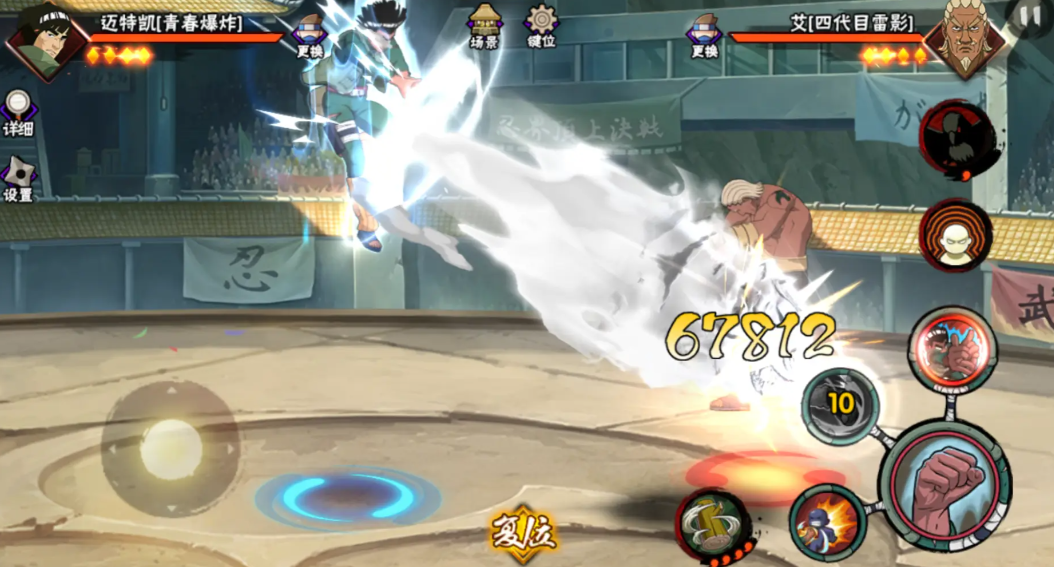
Task: Change the arena via 场景 button
Action: (485, 27)
